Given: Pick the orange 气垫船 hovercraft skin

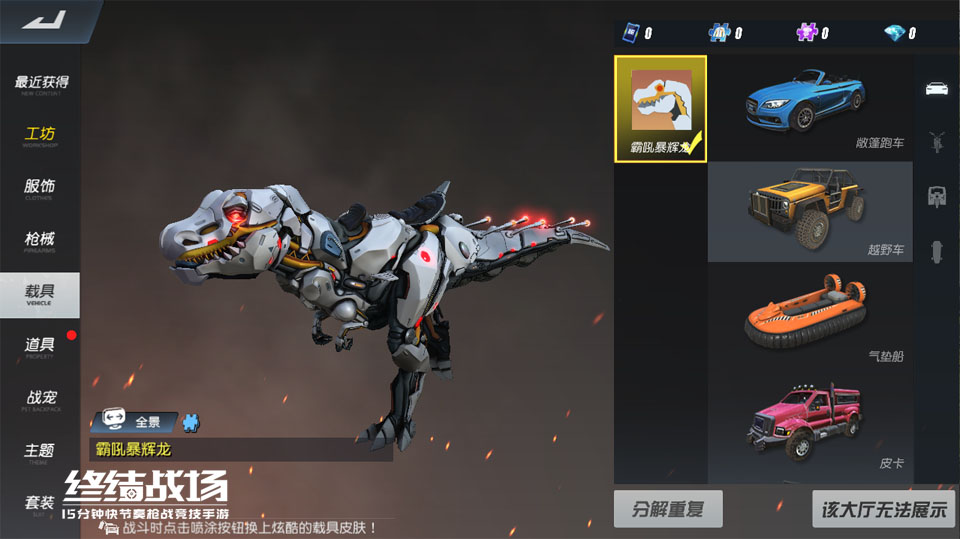Looking at the screenshot, I should click(x=809, y=316).
